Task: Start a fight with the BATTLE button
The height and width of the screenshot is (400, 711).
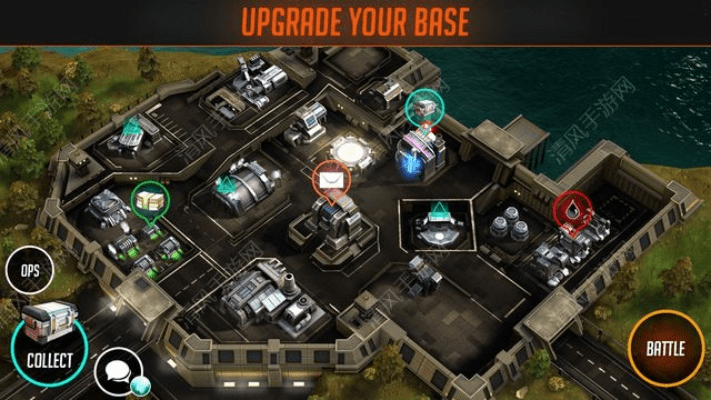Action: [x=665, y=349]
